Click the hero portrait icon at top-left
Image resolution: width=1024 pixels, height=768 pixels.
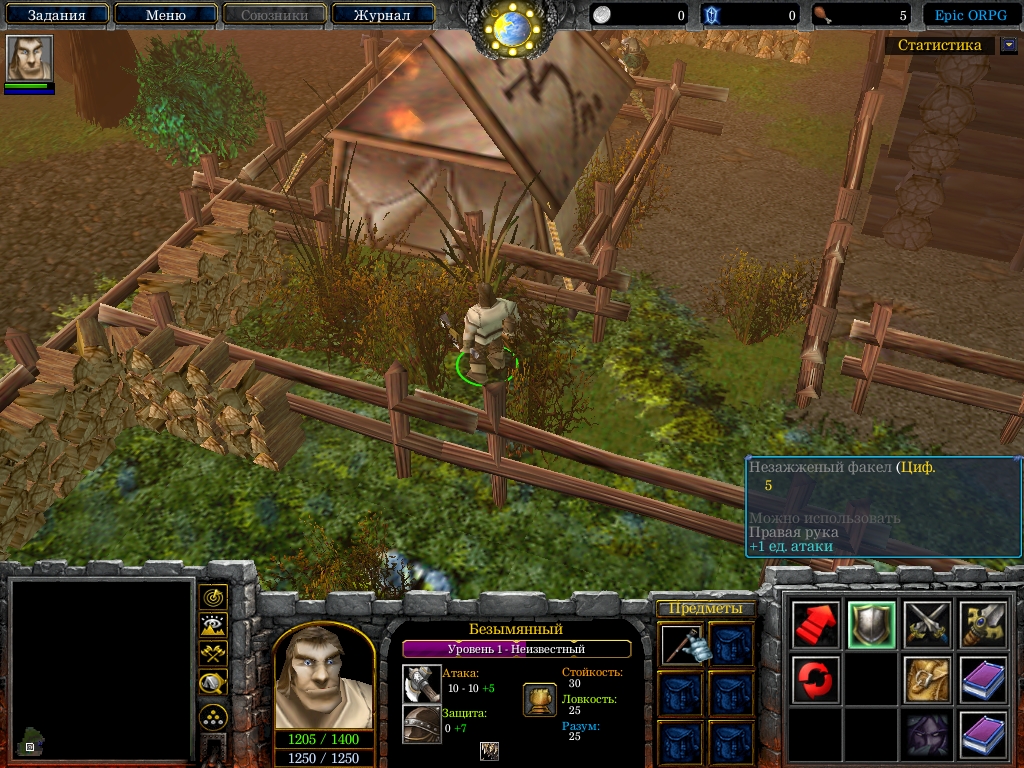coord(29,58)
